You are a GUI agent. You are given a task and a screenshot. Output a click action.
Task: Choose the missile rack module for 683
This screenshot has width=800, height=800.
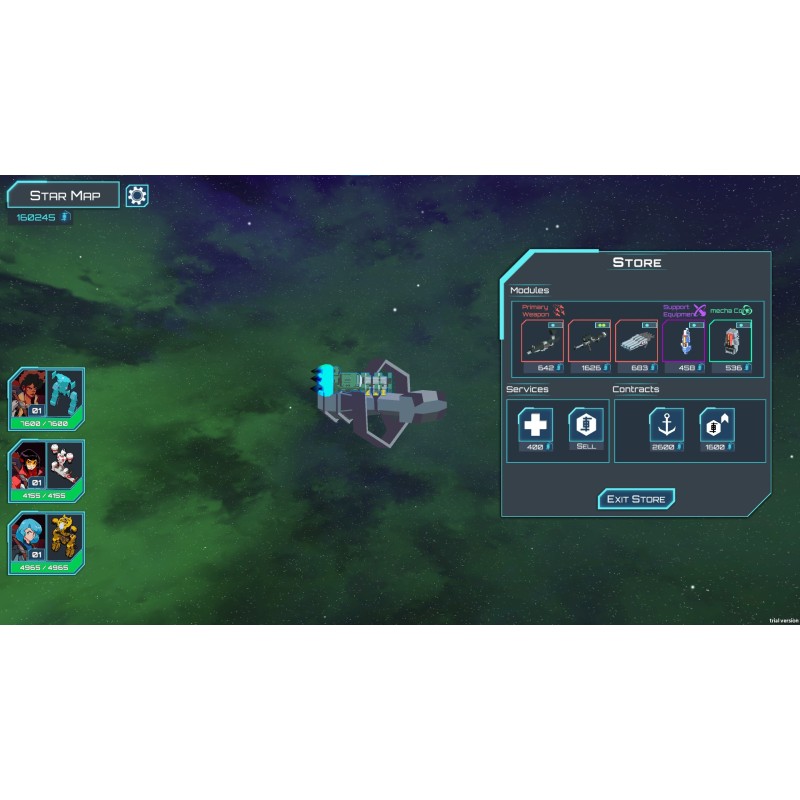636,342
